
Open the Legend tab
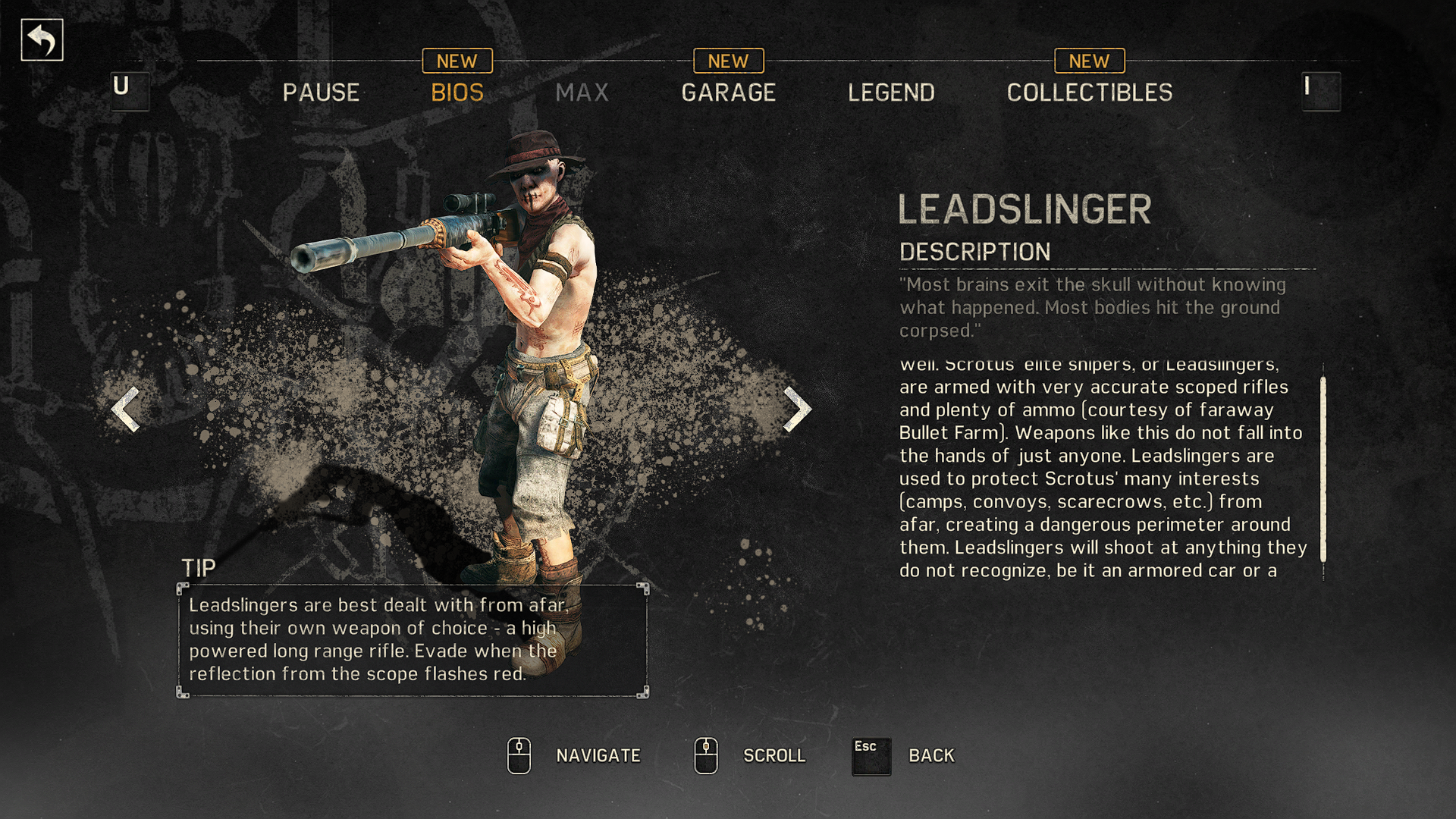point(891,93)
